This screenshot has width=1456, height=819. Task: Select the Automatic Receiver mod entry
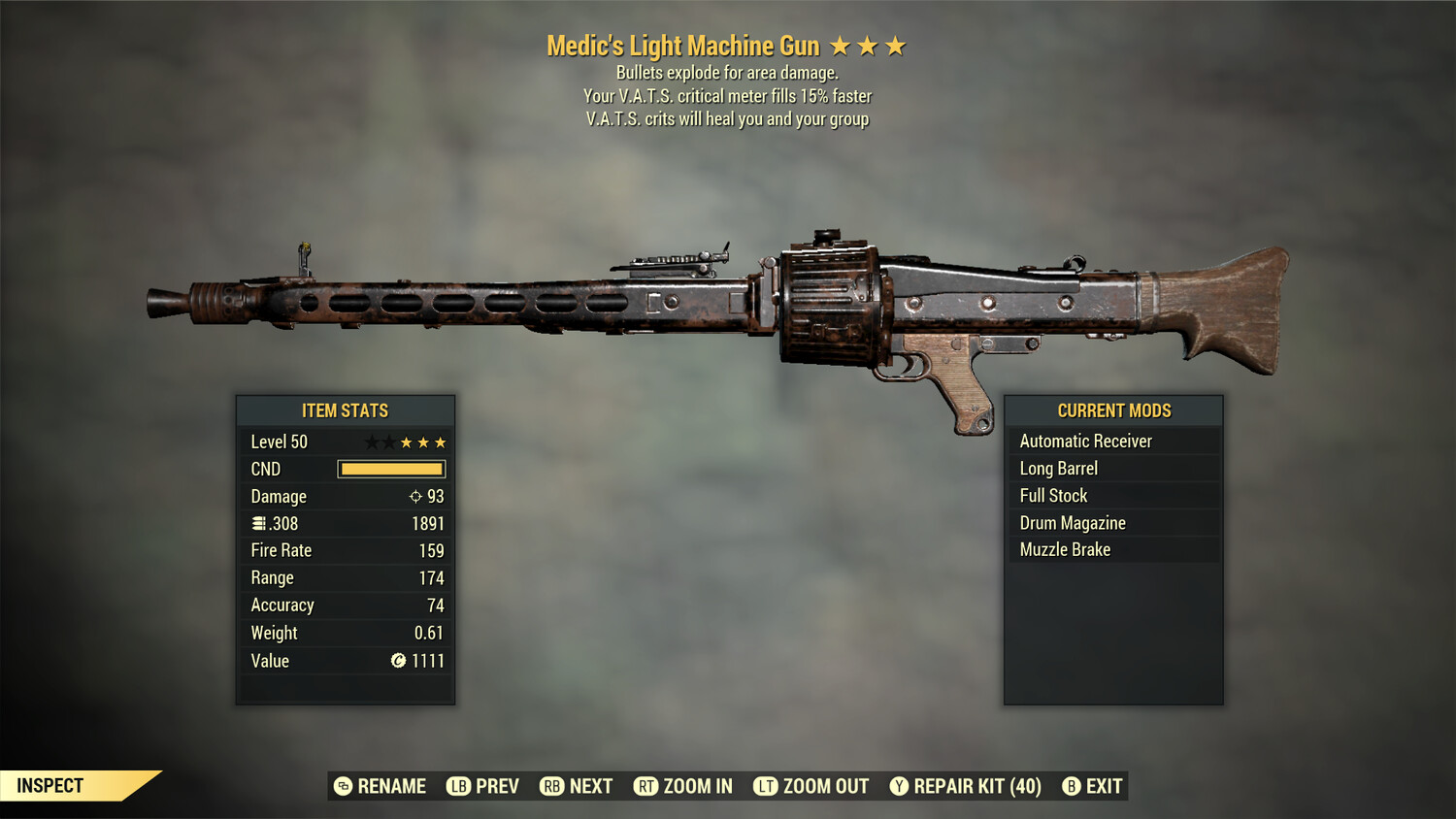pyautogui.click(x=1085, y=441)
